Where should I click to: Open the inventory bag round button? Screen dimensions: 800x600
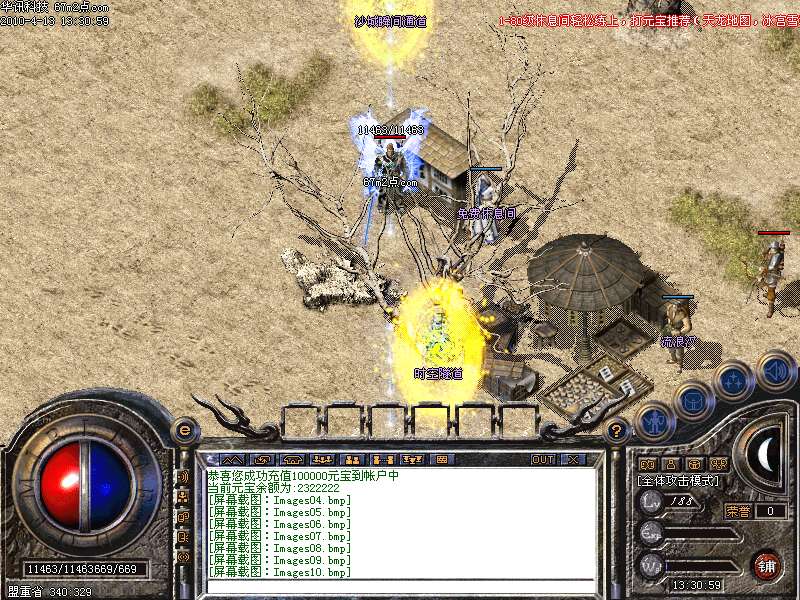click(694, 402)
